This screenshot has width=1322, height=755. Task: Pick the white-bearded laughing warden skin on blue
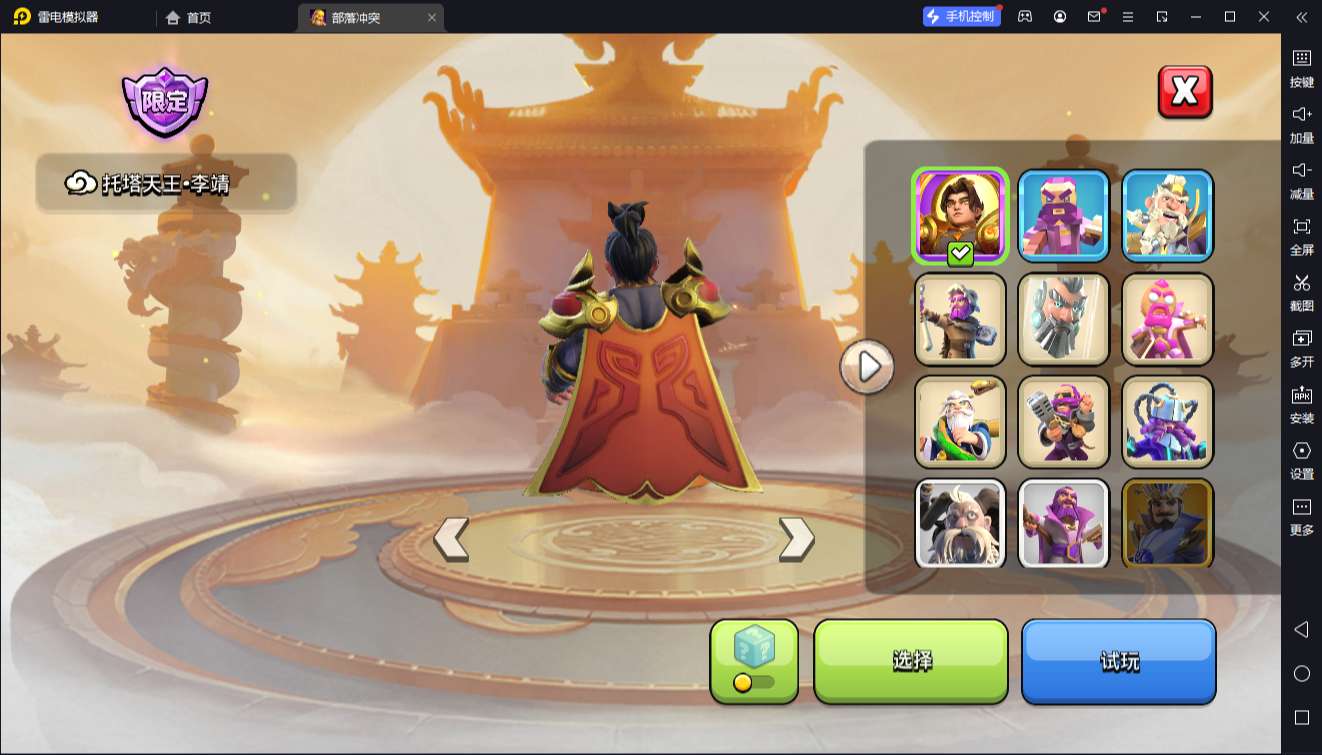pyautogui.click(x=1167, y=216)
